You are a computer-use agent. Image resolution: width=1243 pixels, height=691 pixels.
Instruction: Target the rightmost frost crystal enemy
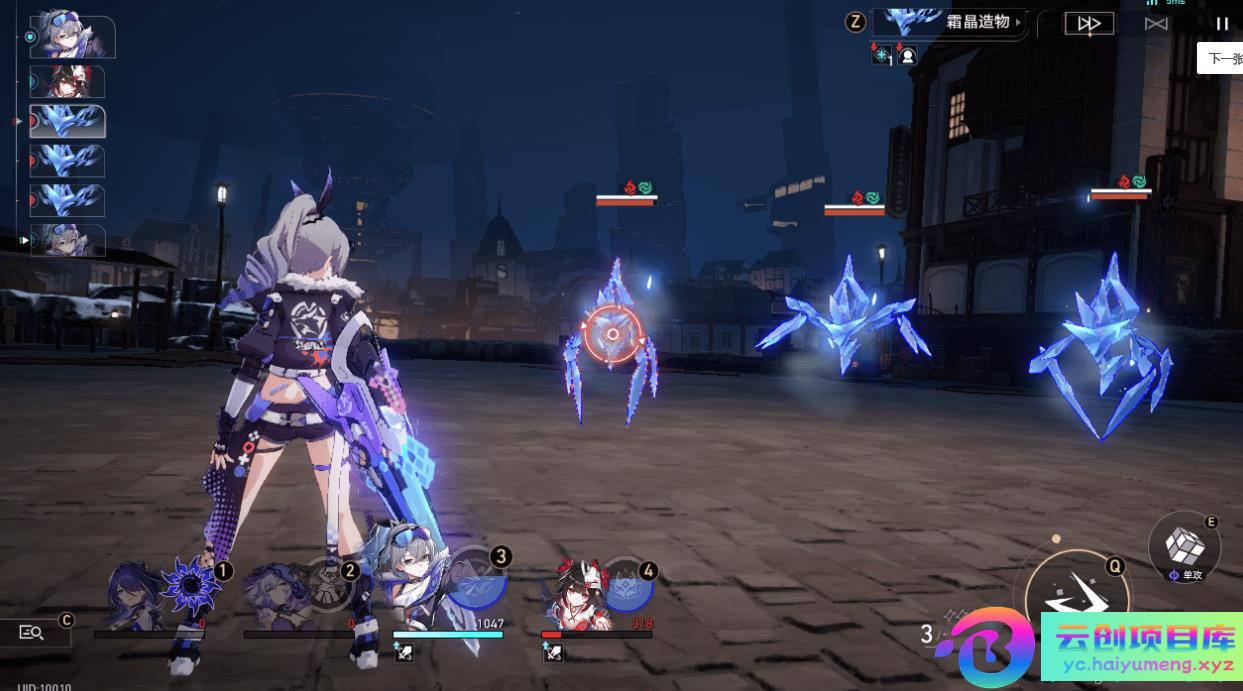(x=1102, y=345)
